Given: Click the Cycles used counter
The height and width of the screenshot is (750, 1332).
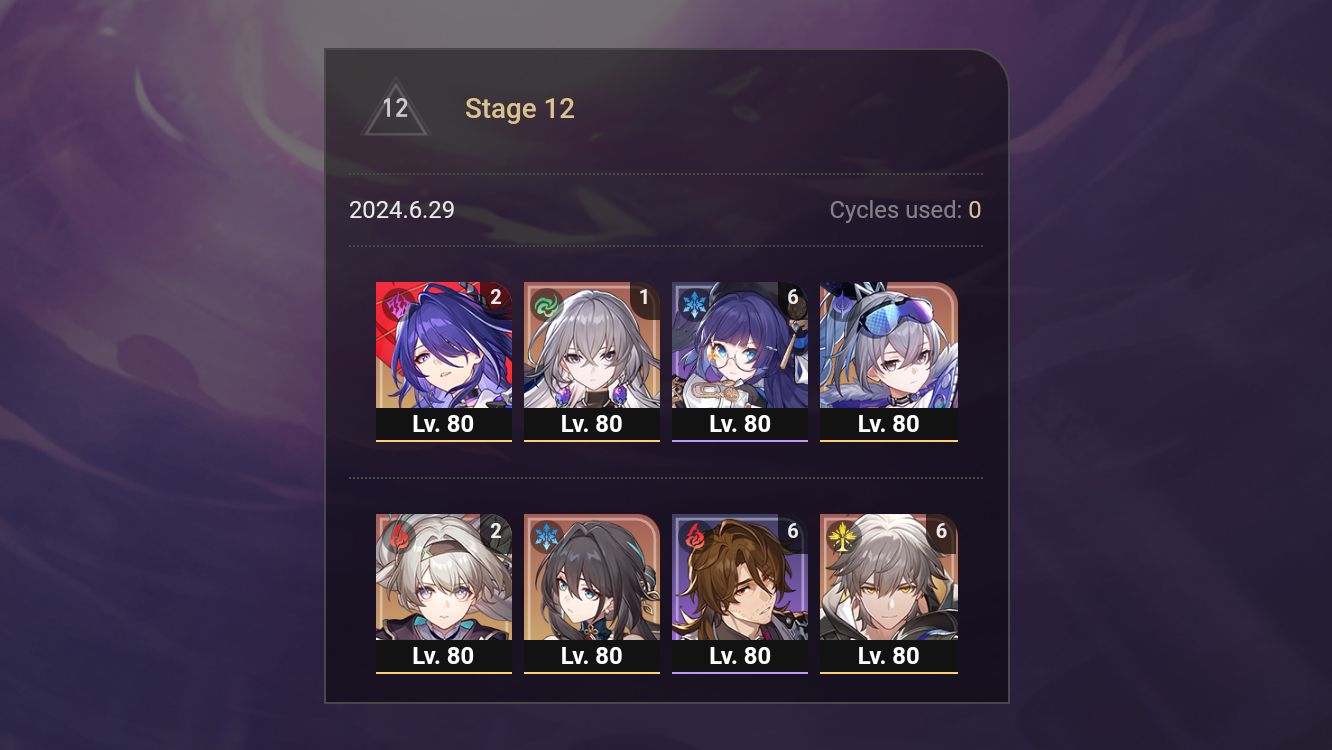Looking at the screenshot, I should coord(903,210).
